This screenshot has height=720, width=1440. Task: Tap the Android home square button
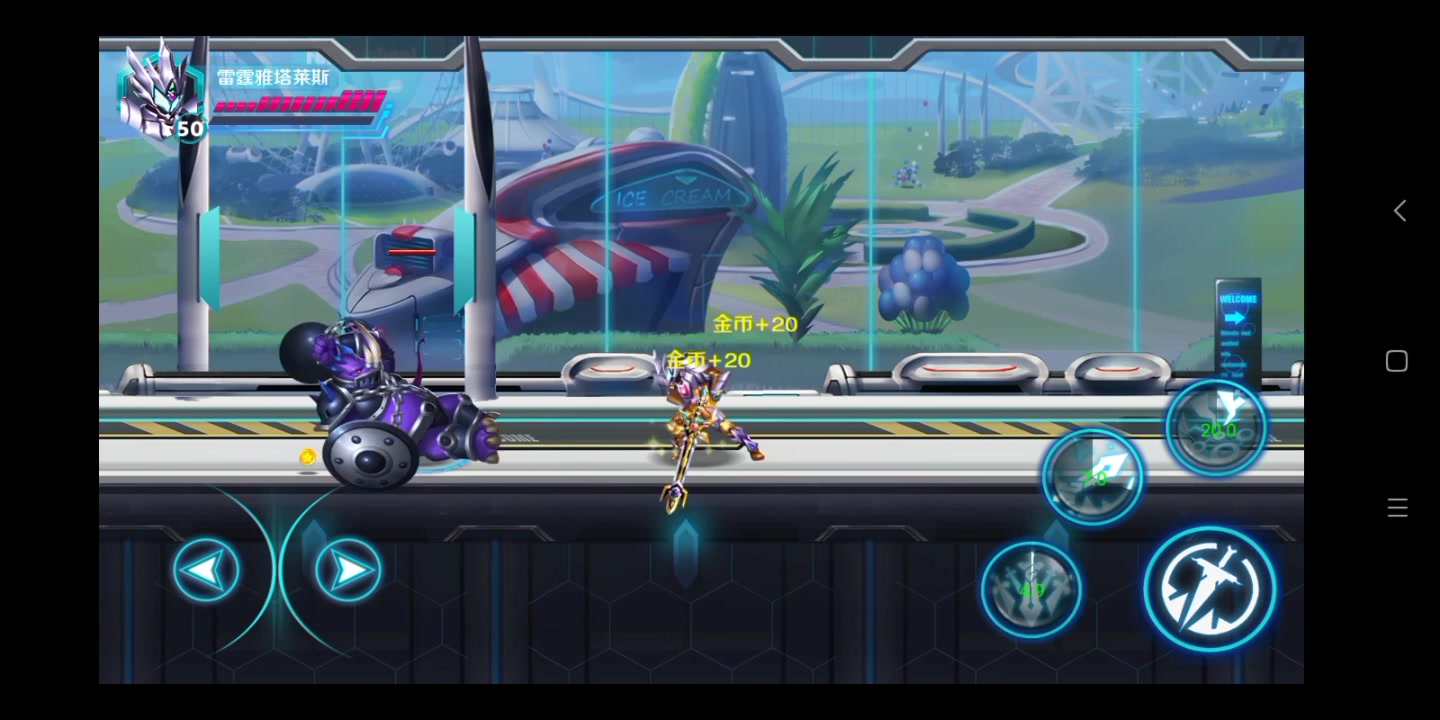[1397, 361]
